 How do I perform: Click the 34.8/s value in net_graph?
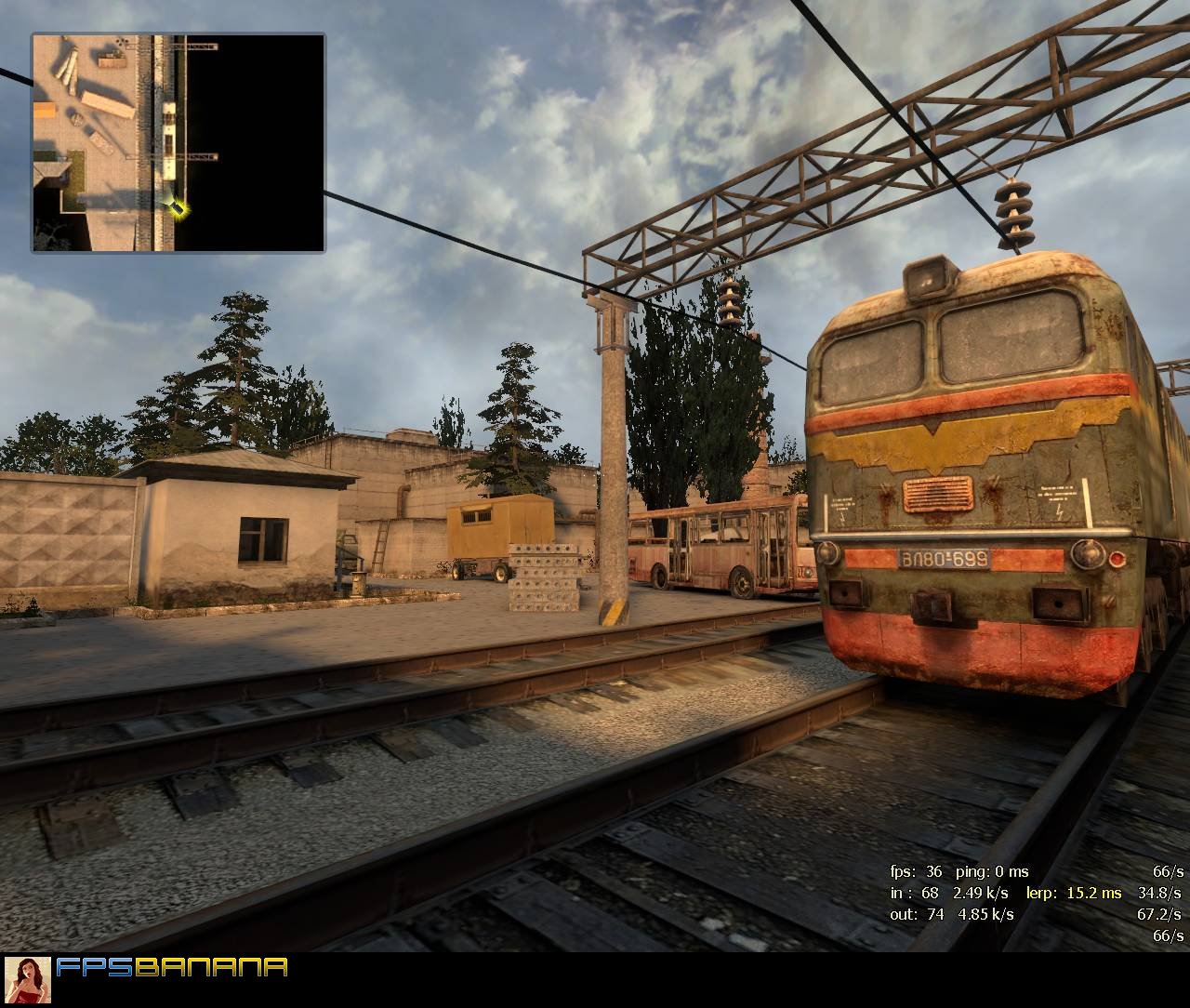point(1159,895)
